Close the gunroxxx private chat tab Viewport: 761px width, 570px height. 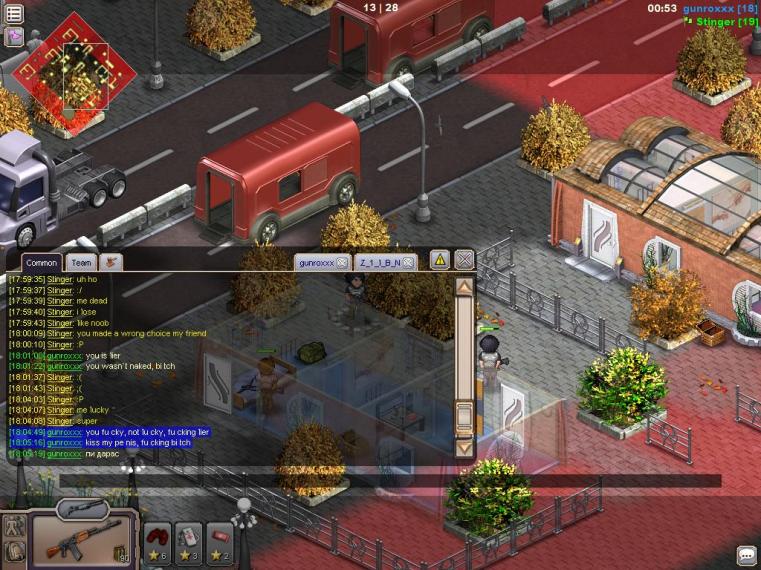[341, 262]
